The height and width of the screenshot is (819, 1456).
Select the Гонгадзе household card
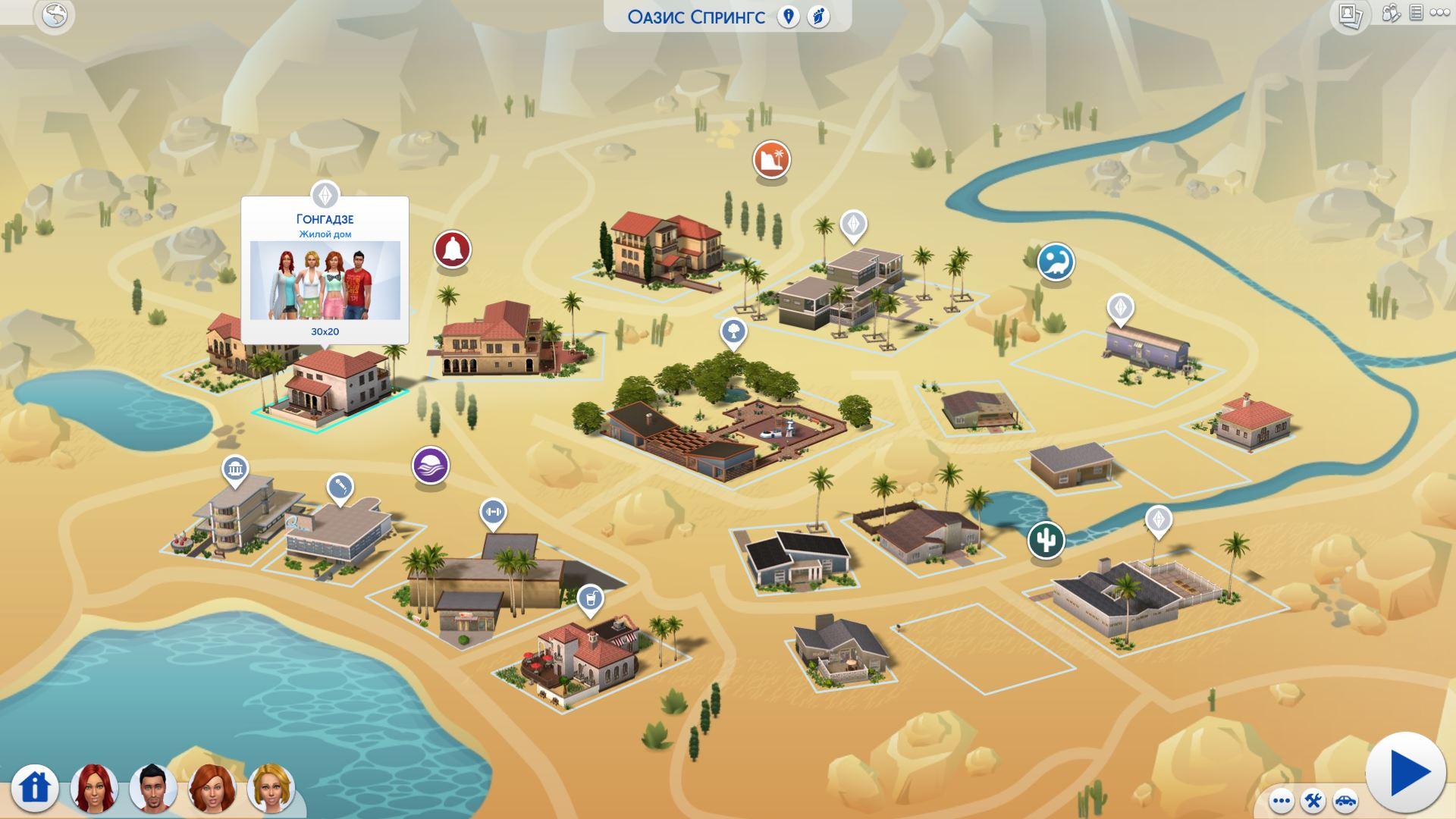point(325,270)
